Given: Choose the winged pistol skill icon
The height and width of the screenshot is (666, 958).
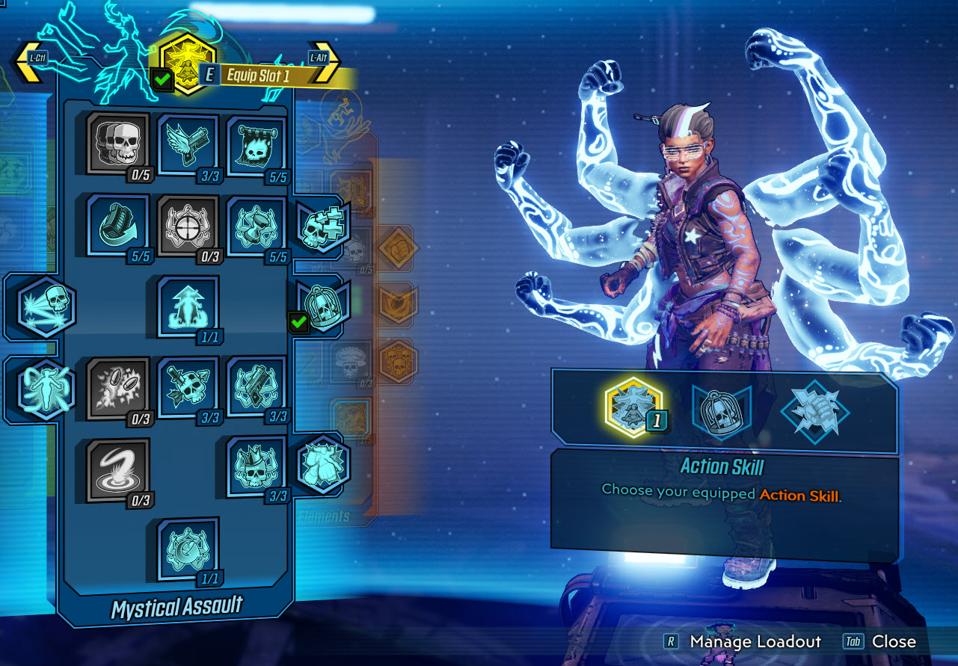Looking at the screenshot, I should (x=187, y=143).
